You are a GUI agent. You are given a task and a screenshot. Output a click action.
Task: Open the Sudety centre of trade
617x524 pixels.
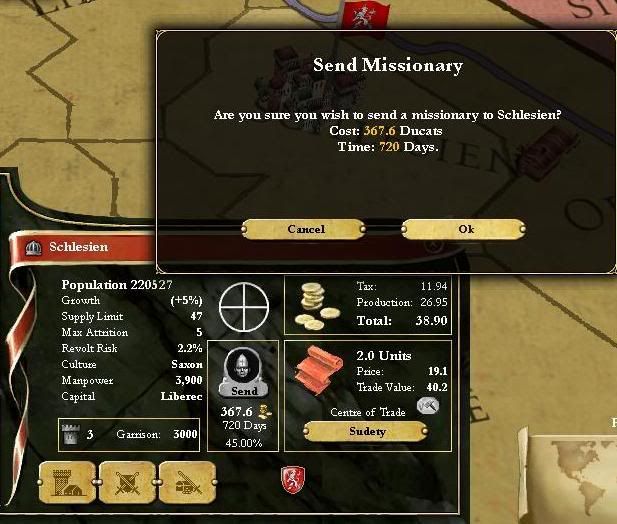[x=367, y=431]
